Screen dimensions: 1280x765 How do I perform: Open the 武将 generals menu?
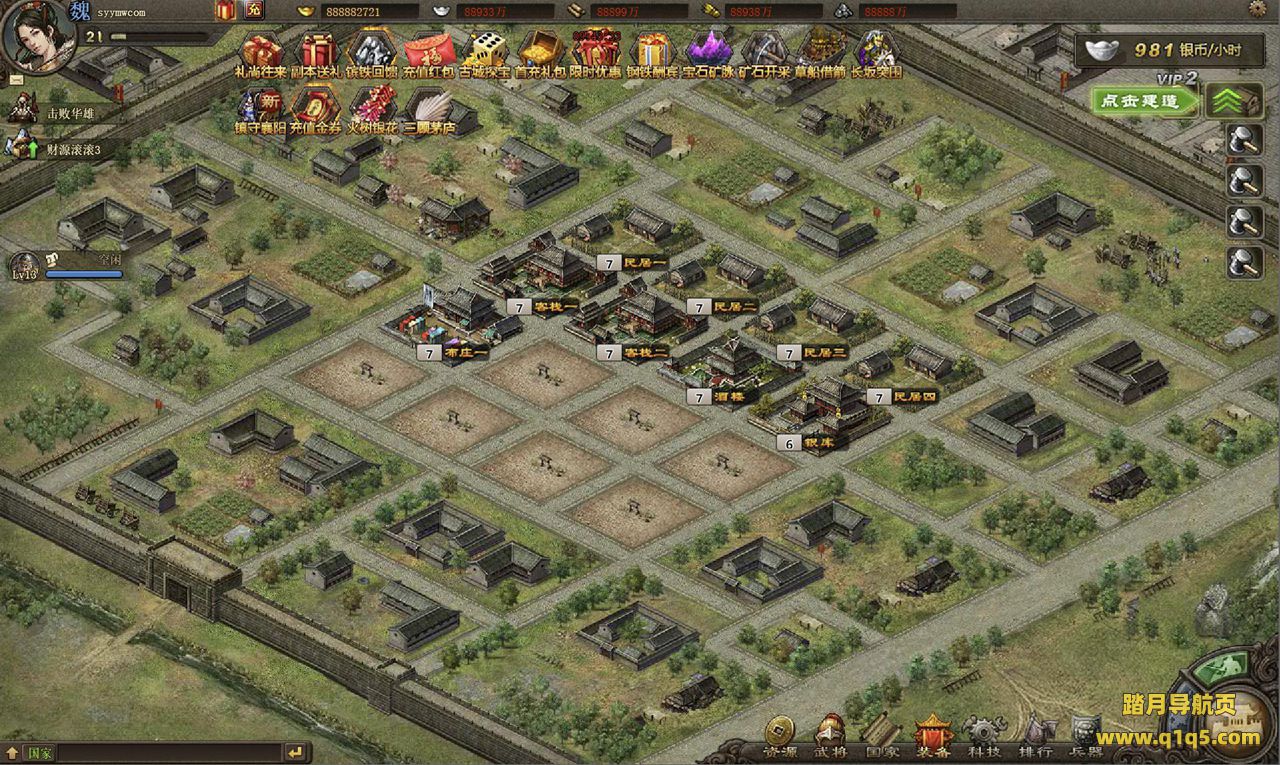click(x=830, y=734)
